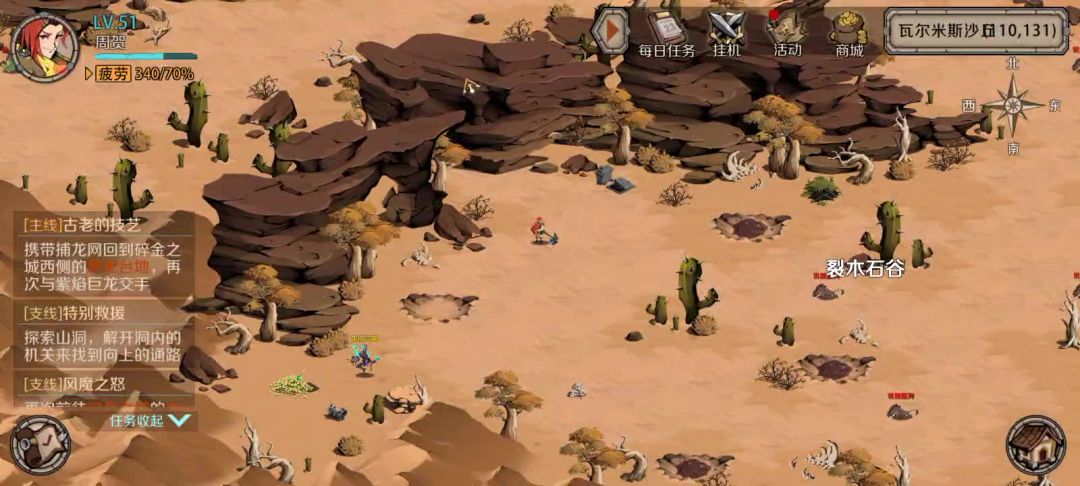Open the compass rose map
Viewport: 1080px width, 486px height.
tap(1013, 105)
